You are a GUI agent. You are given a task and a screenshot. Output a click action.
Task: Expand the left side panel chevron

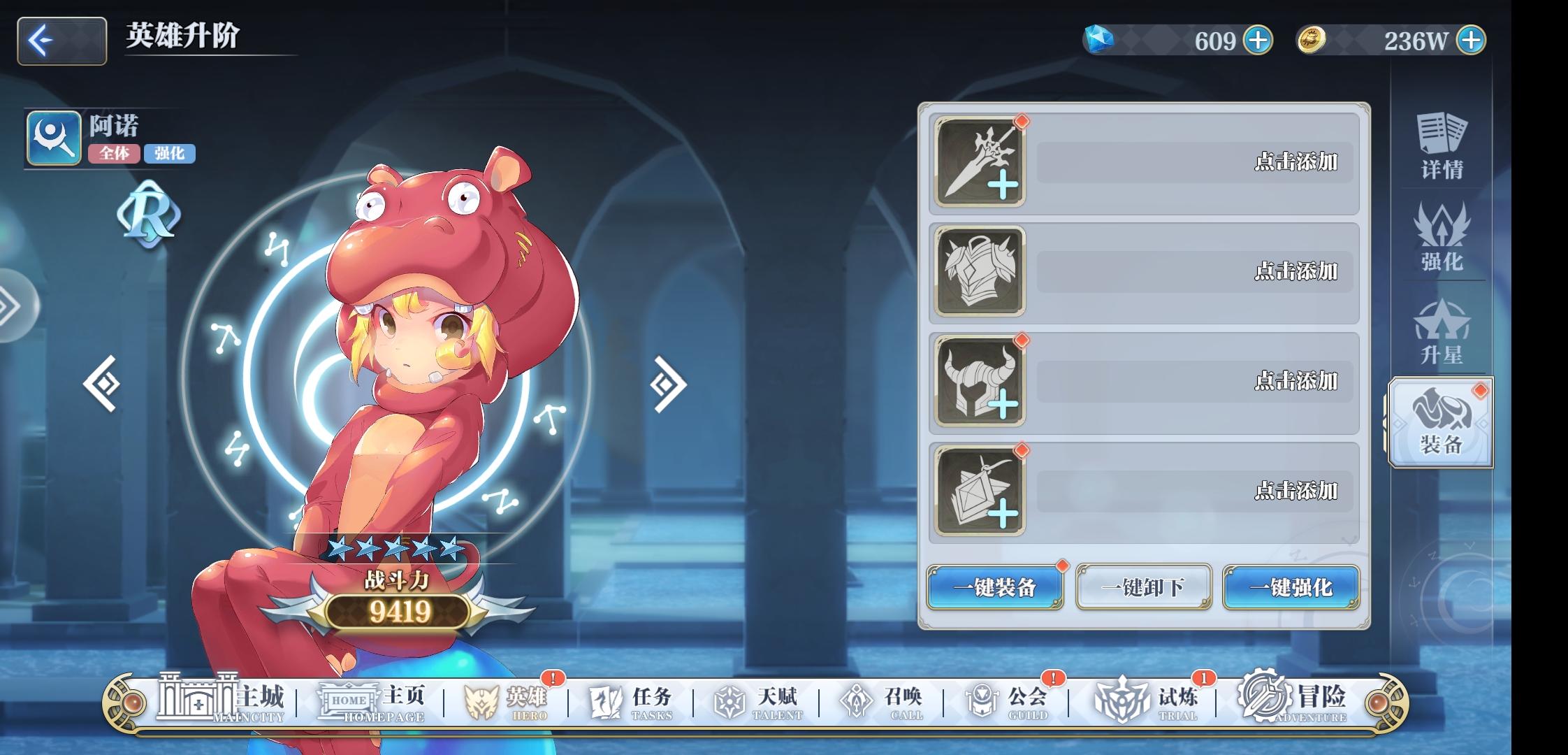pos(10,308)
